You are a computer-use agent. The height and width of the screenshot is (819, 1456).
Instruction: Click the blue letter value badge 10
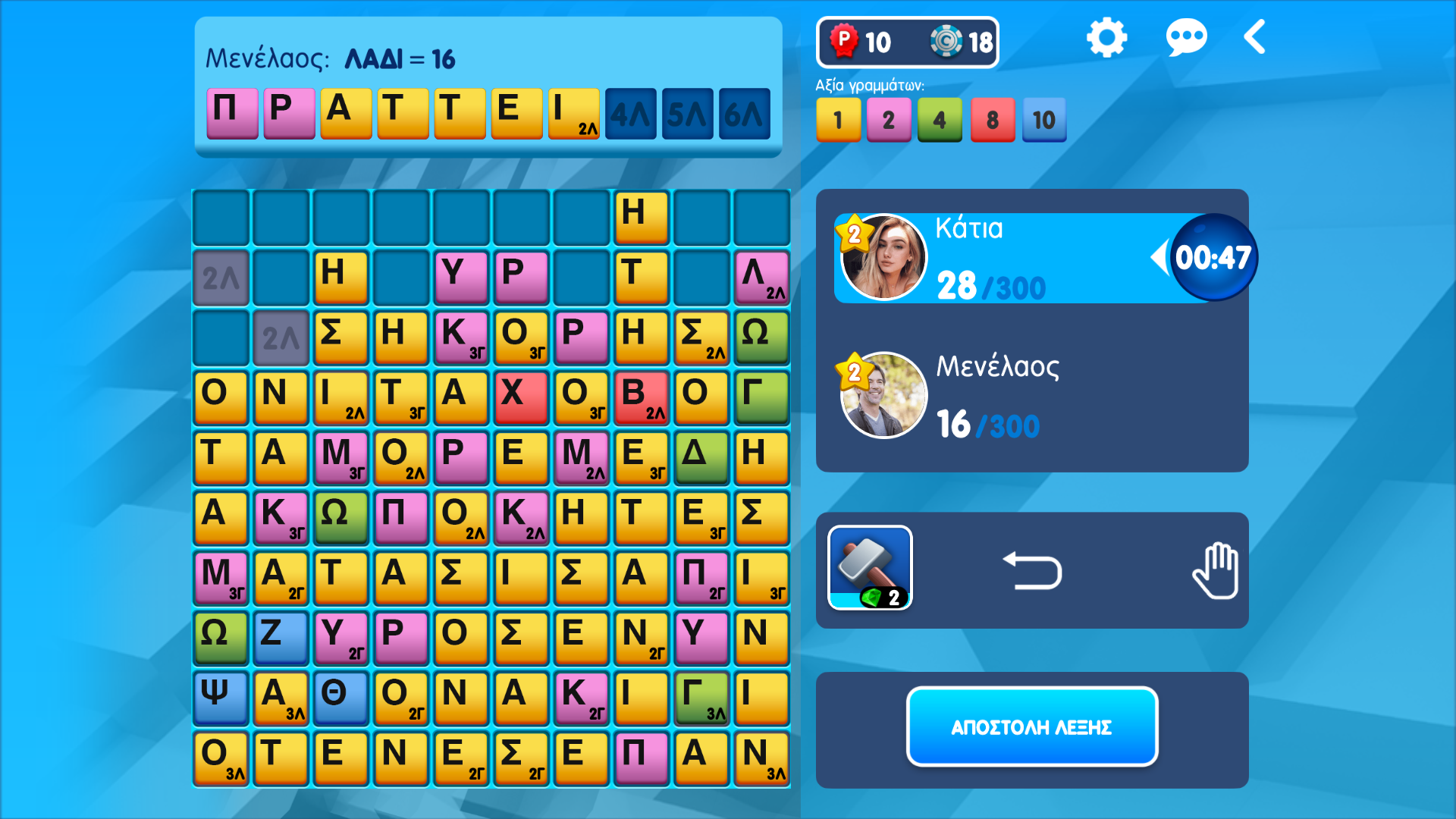(1043, 119)
